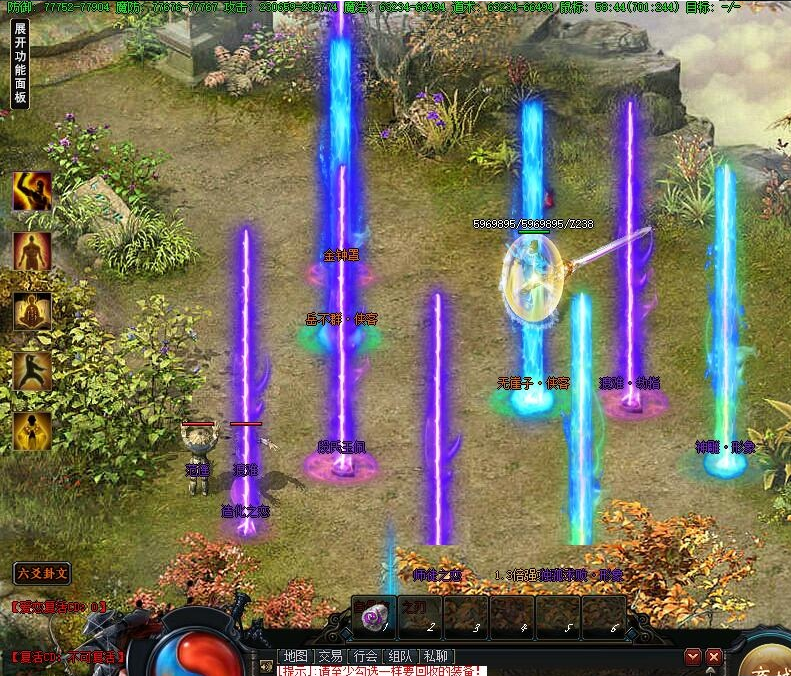The width and height of the screenshot is (791, 676).
Task: Open the 行会 guild tab
Action: (x=366, y=657)
